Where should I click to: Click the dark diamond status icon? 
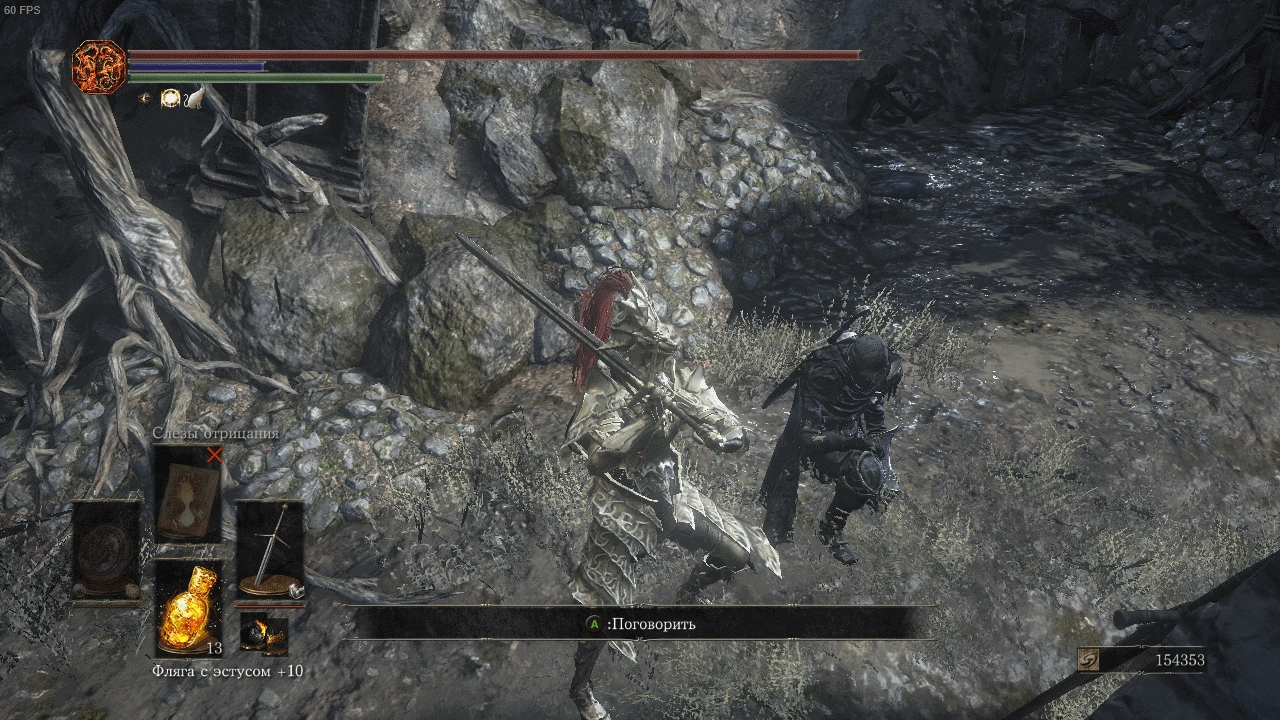146,98
